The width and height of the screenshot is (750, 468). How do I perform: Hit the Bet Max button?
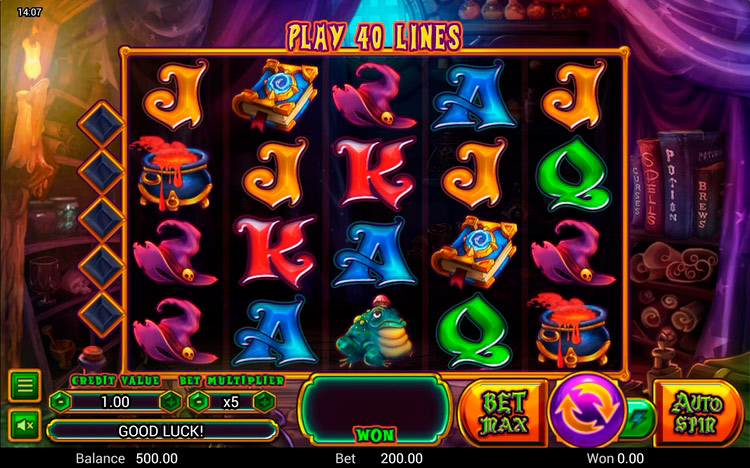[503, 410]
